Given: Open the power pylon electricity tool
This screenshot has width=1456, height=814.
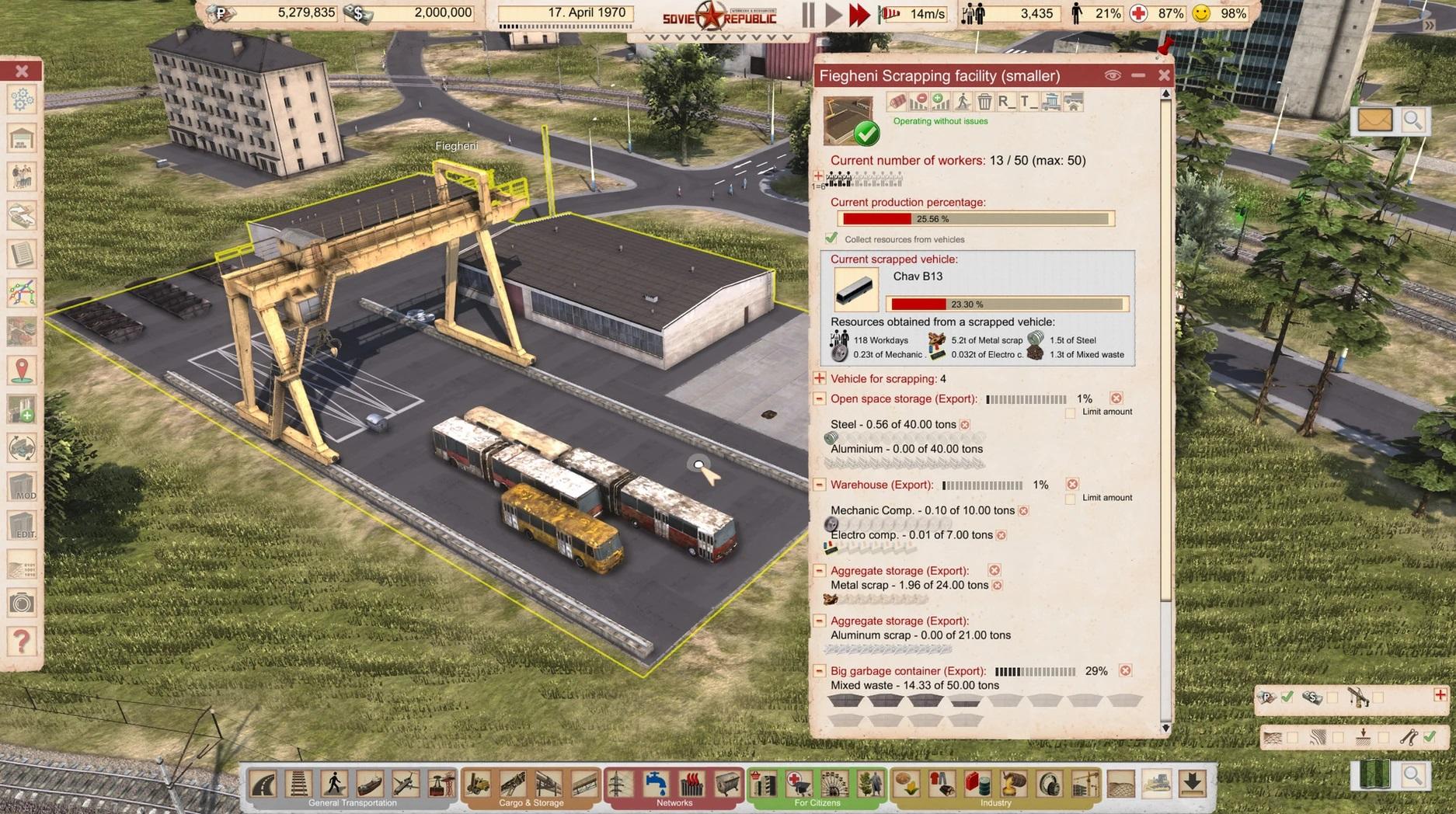Looking at the screenshot, I should [x=619, y=784].
